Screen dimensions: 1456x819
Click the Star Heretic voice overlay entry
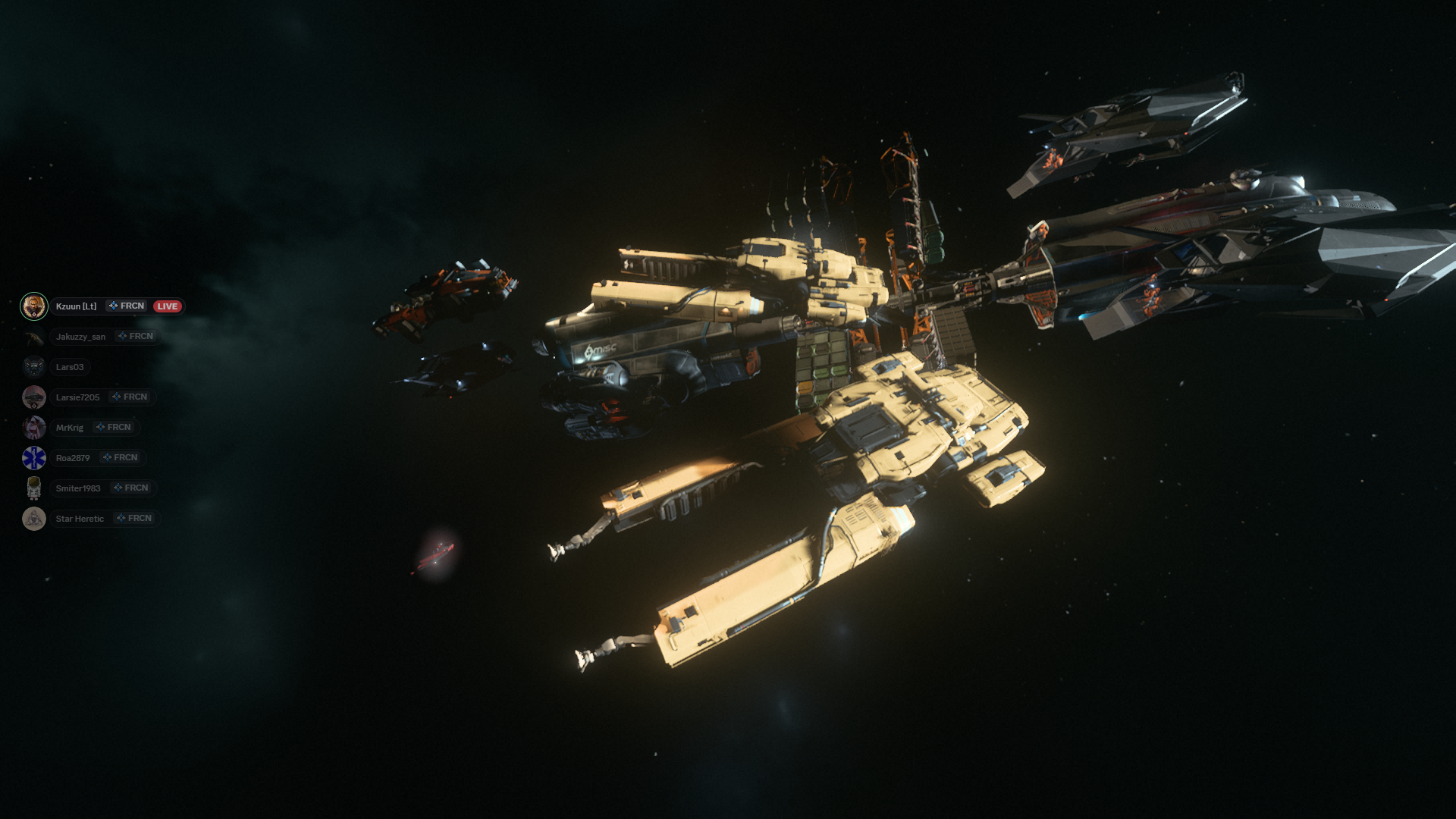pos(80,519)
